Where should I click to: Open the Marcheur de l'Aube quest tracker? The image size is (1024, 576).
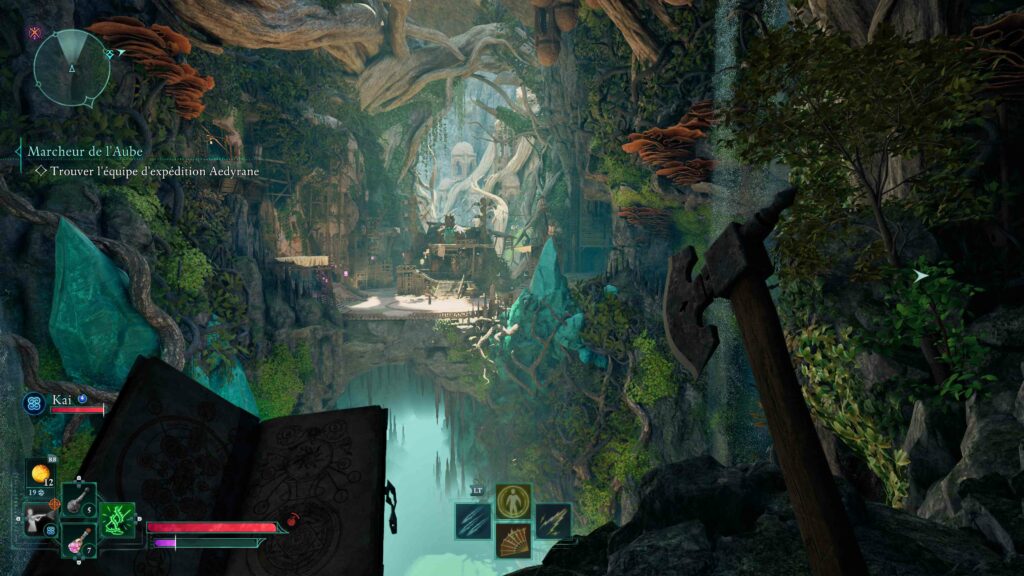(x=85, y=151)
